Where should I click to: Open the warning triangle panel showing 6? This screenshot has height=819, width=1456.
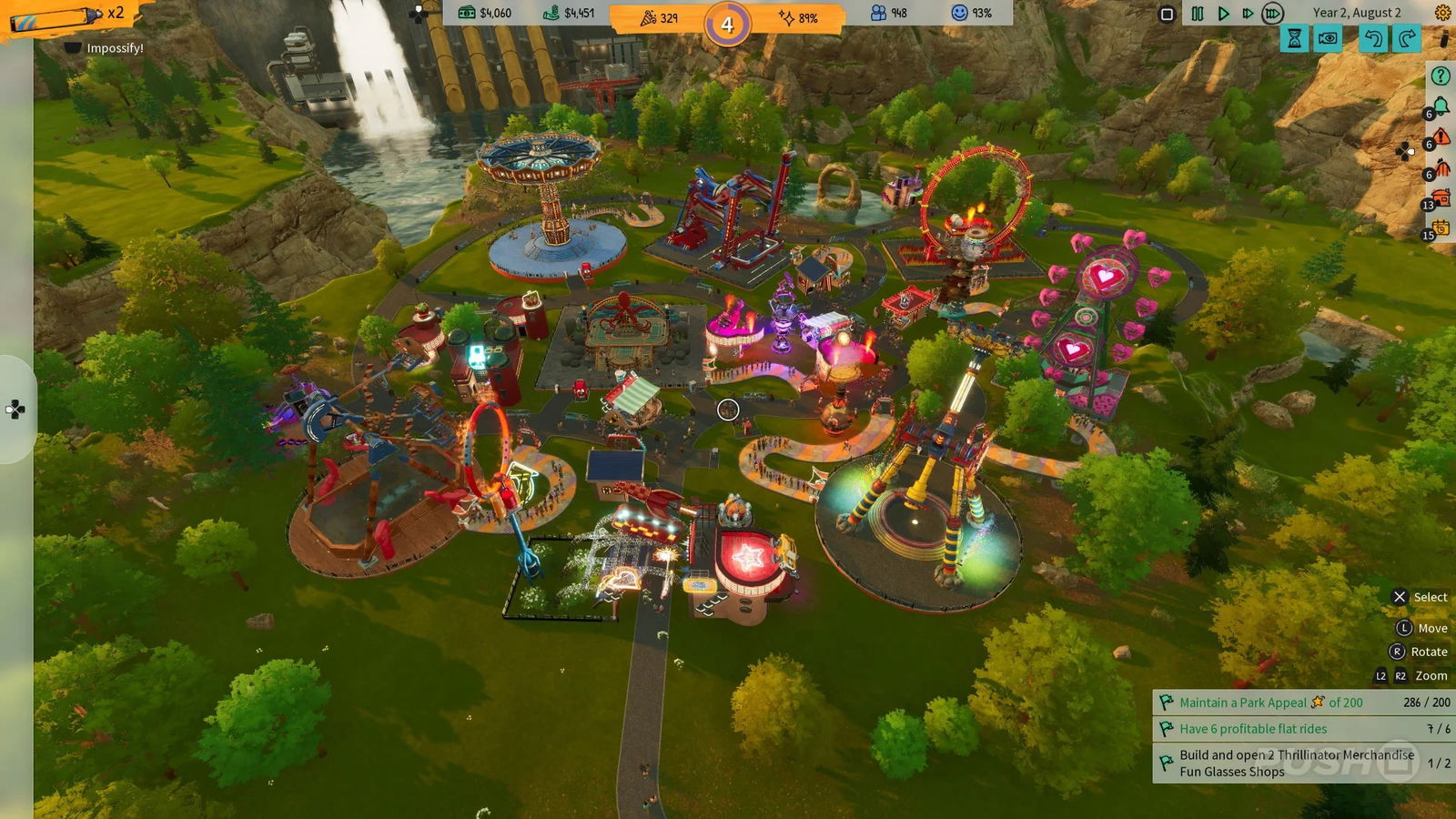click(1441, 136)
